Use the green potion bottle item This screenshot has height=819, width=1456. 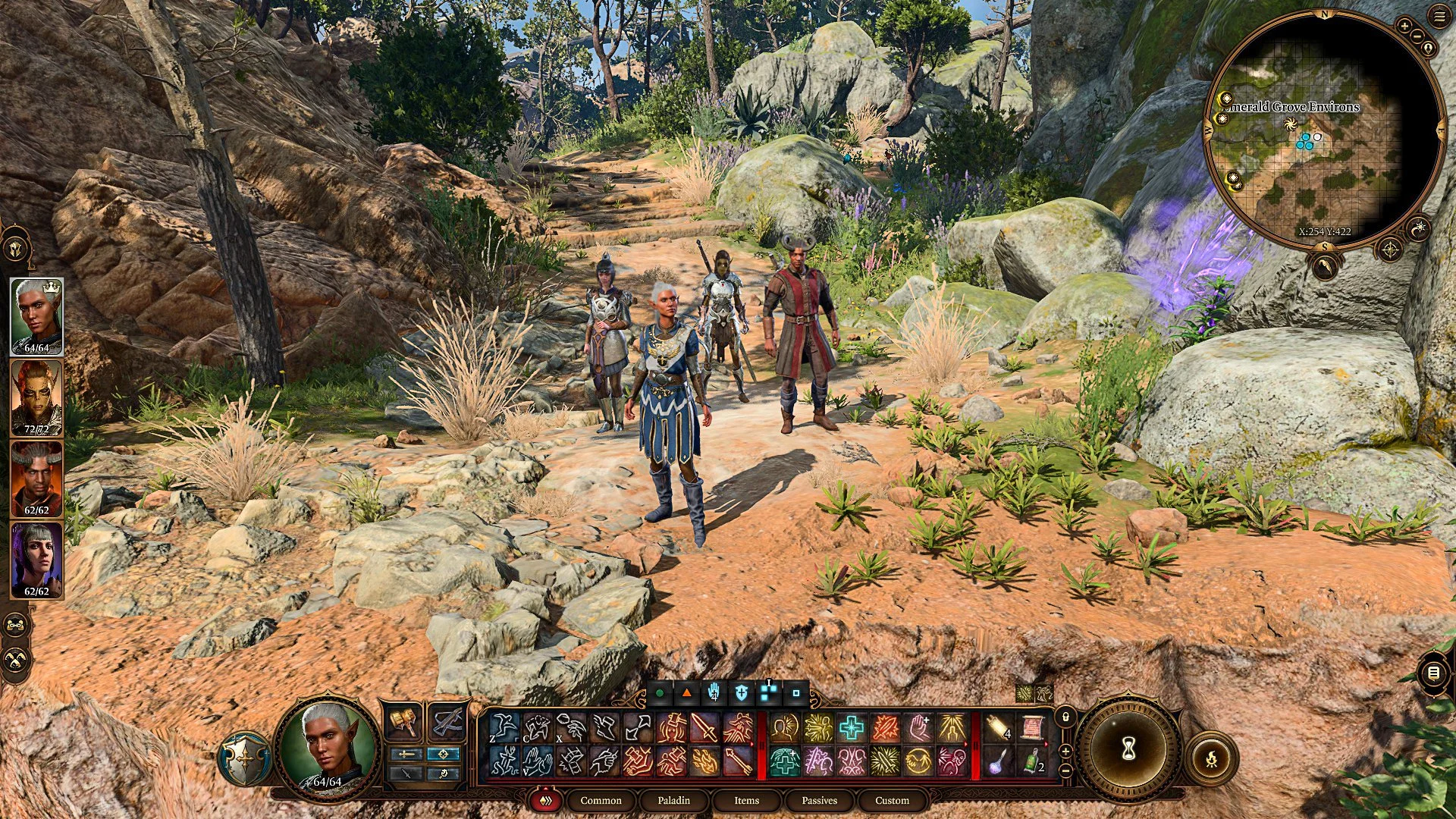coord(1032,761)
